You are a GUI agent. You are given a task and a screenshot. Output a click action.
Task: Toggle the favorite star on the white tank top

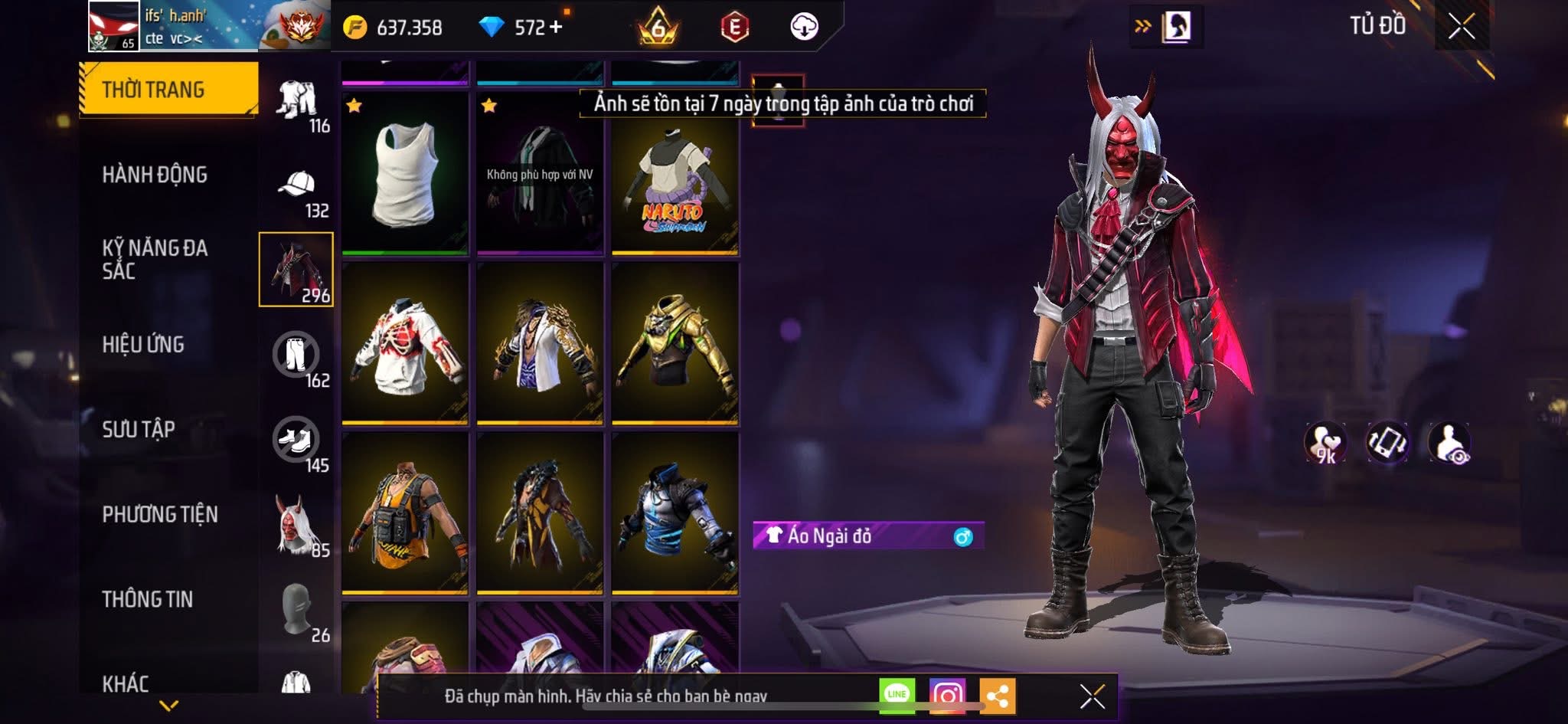352,103
